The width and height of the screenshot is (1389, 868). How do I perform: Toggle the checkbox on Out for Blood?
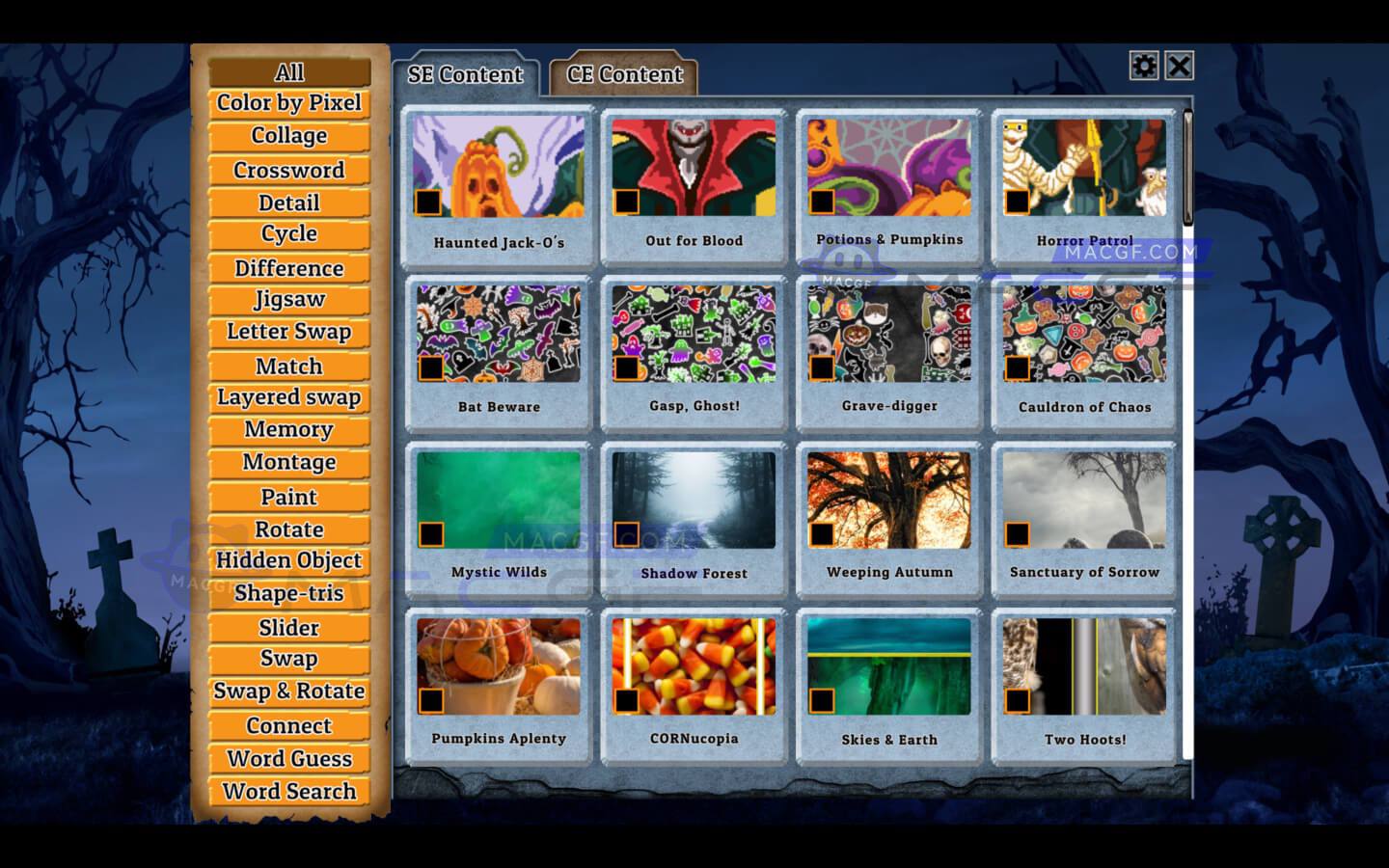627,200
